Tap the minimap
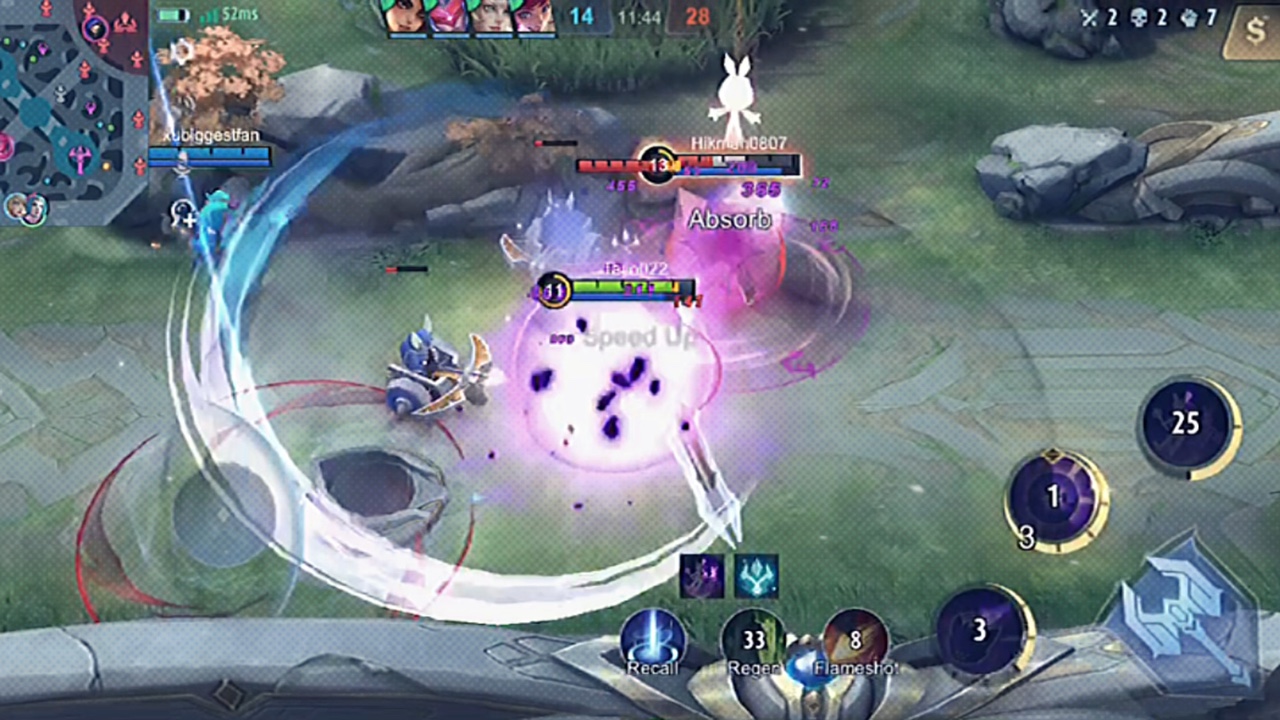 [x=72, y=110]
